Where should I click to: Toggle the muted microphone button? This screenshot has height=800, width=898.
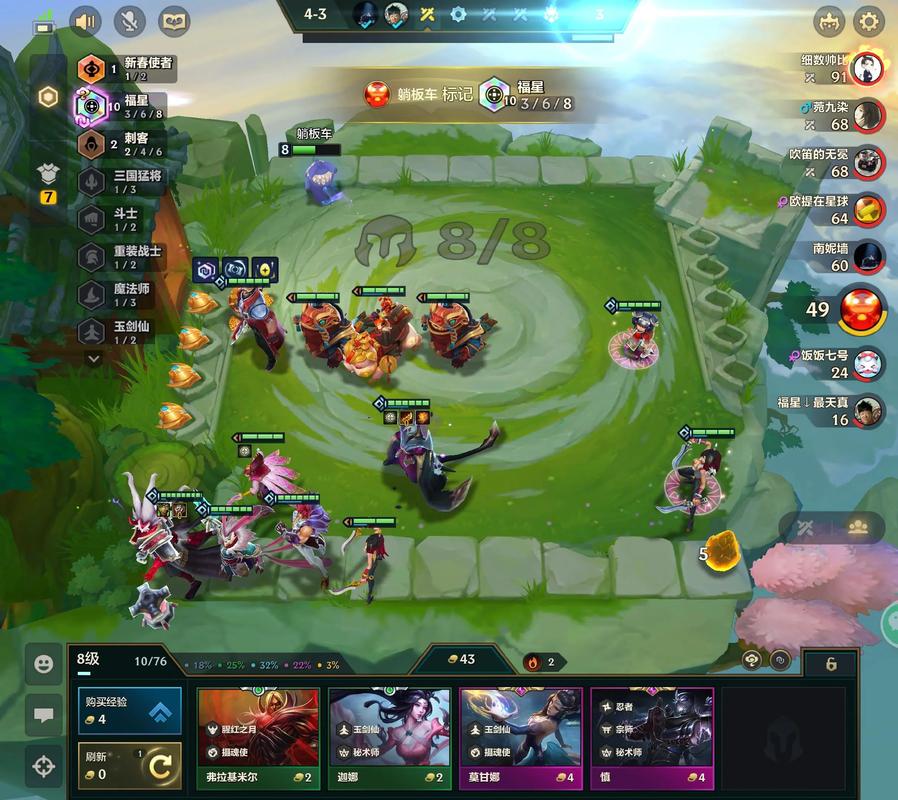point(131,20)
